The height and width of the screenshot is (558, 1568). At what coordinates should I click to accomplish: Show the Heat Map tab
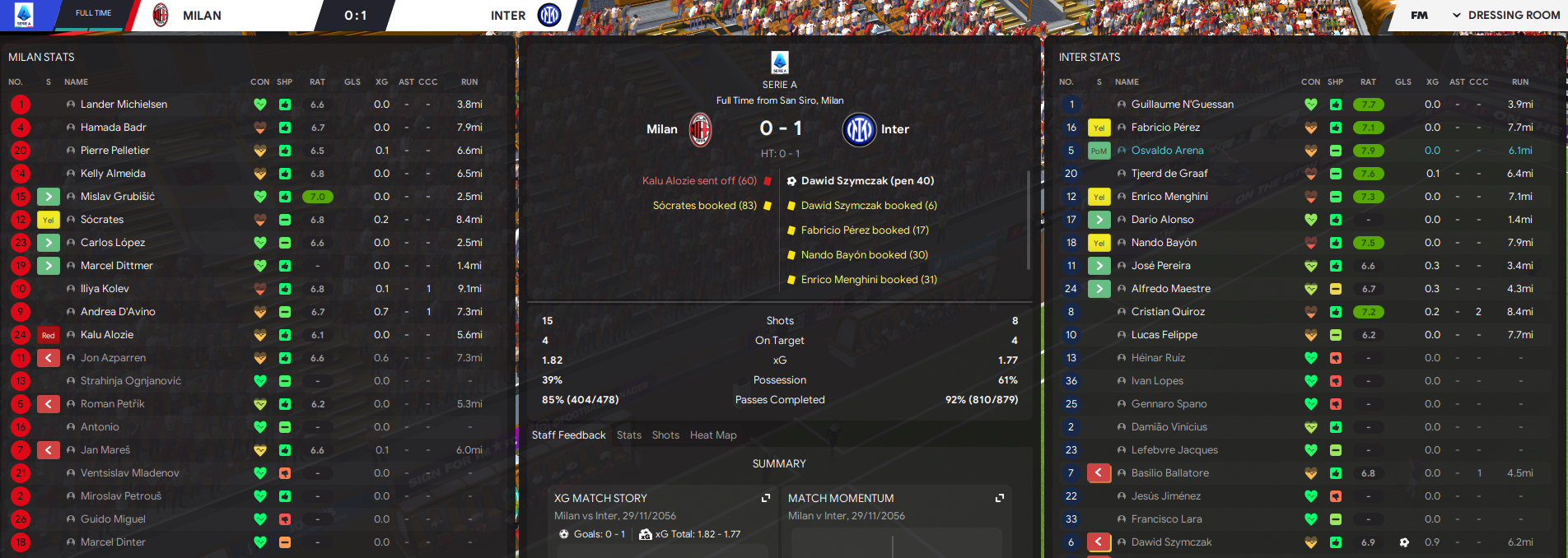[x=713, y=435]
